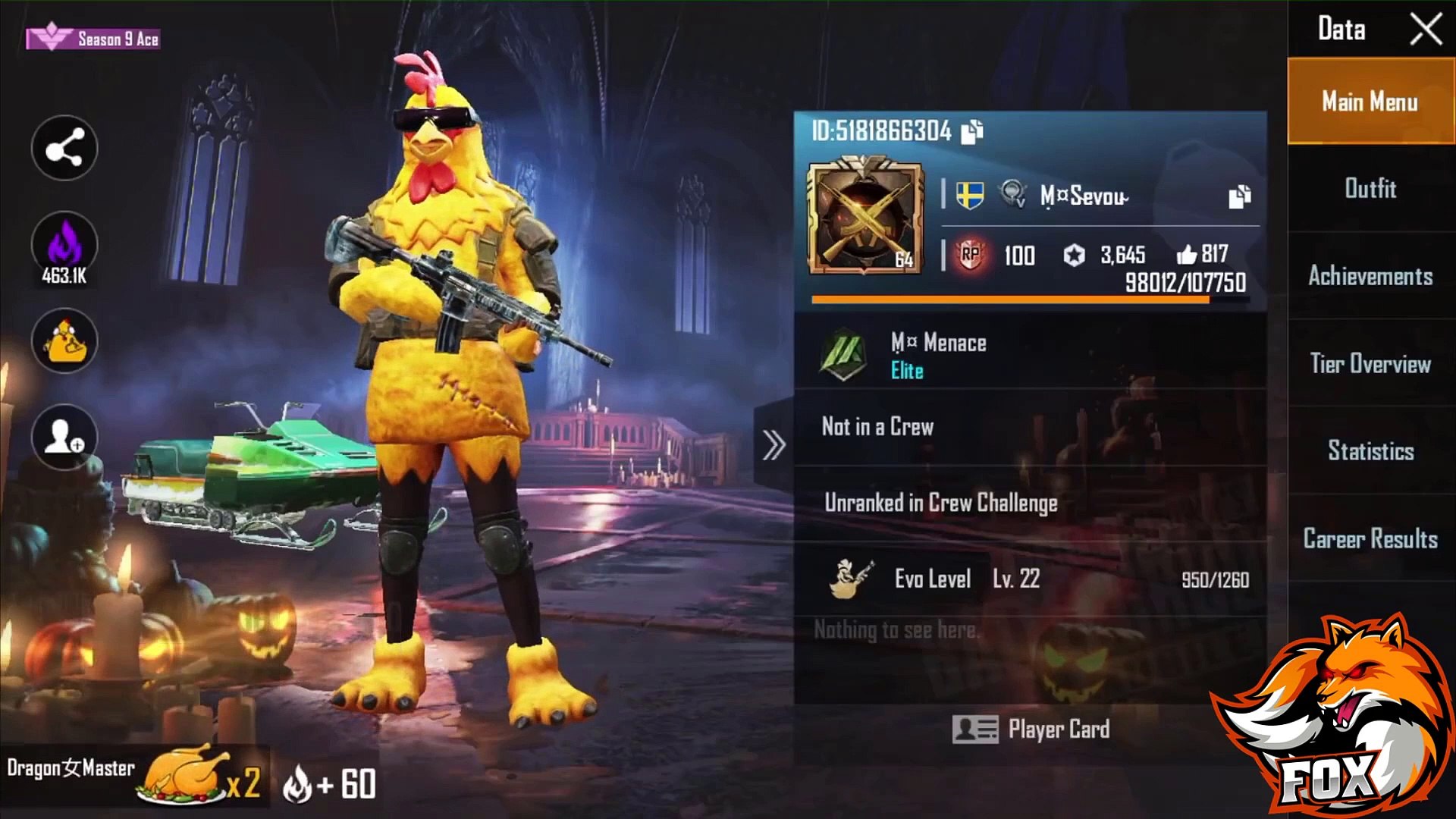Copy the player name M¤Sevou
Viewport: 1456px width, 819px height.
(1239, 196)
